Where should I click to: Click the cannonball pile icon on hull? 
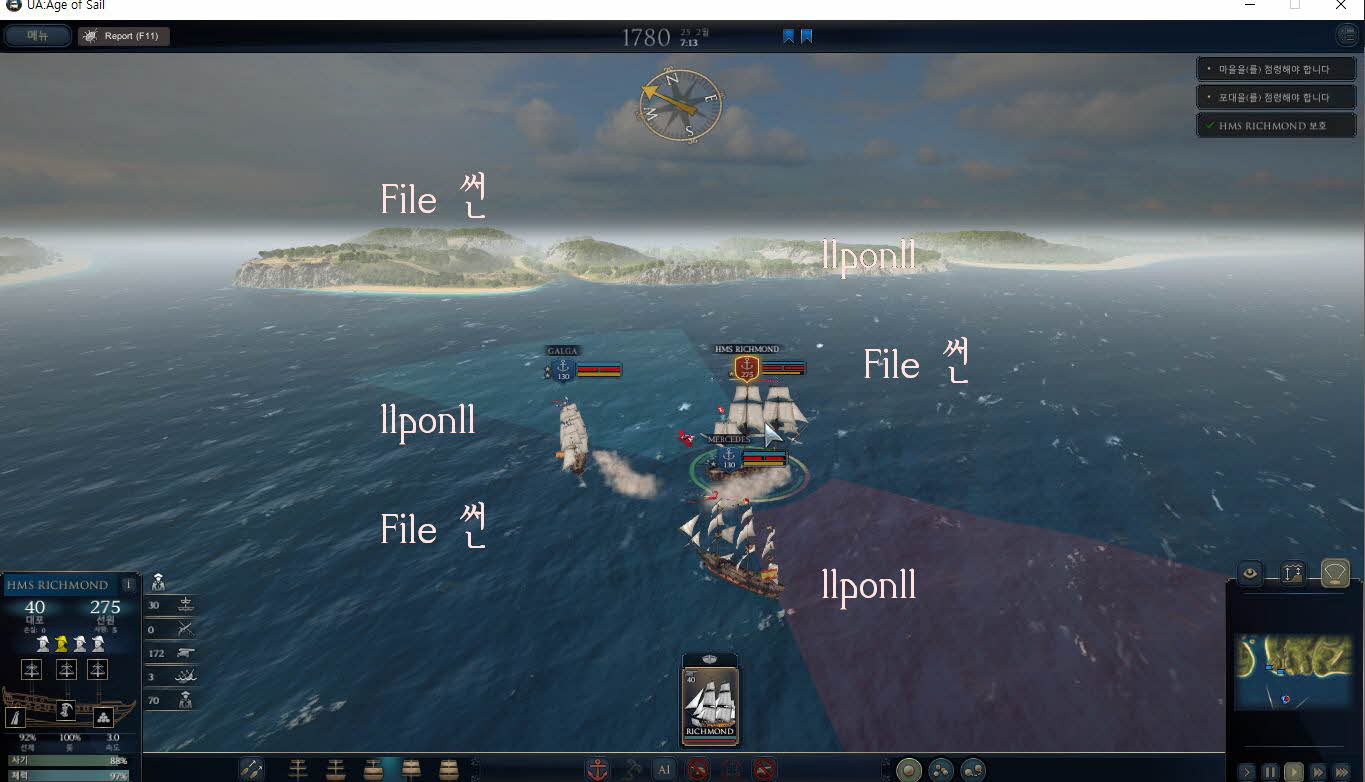click(103, 717)
